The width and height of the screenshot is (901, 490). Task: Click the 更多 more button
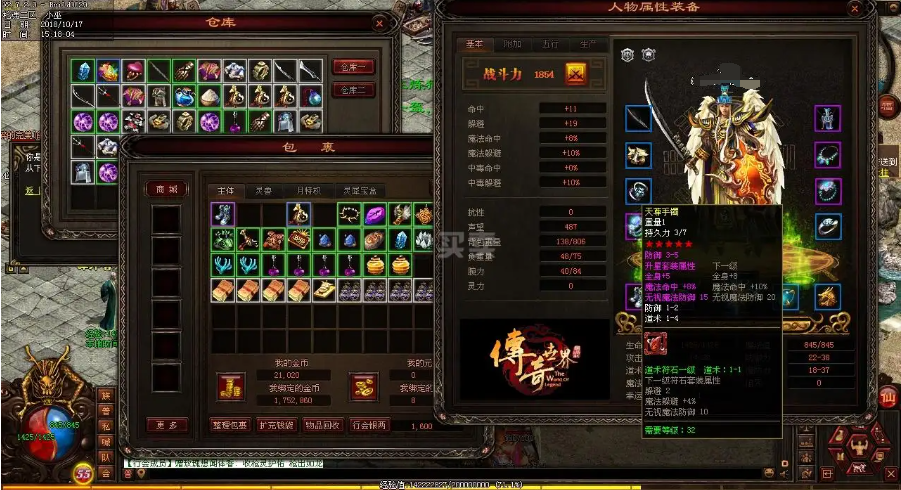tap(166, 425)
